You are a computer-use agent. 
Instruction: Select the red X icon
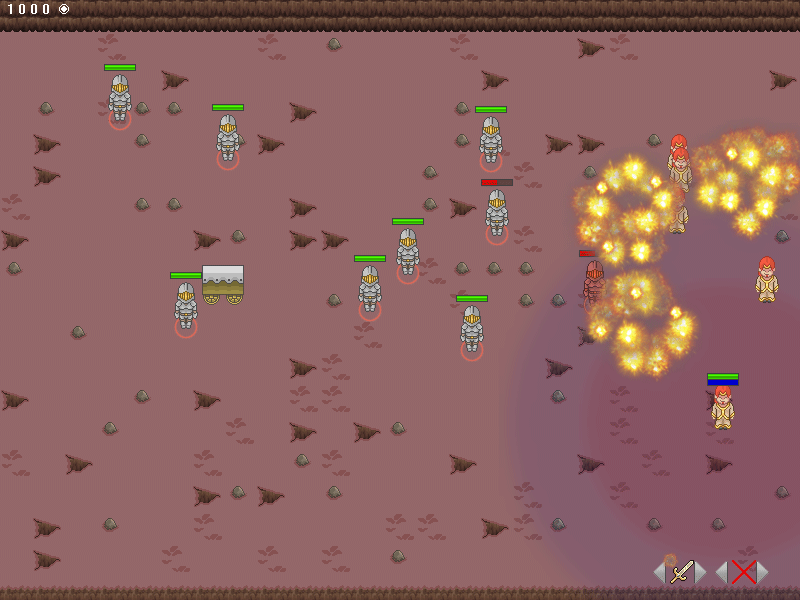point(742,572)
